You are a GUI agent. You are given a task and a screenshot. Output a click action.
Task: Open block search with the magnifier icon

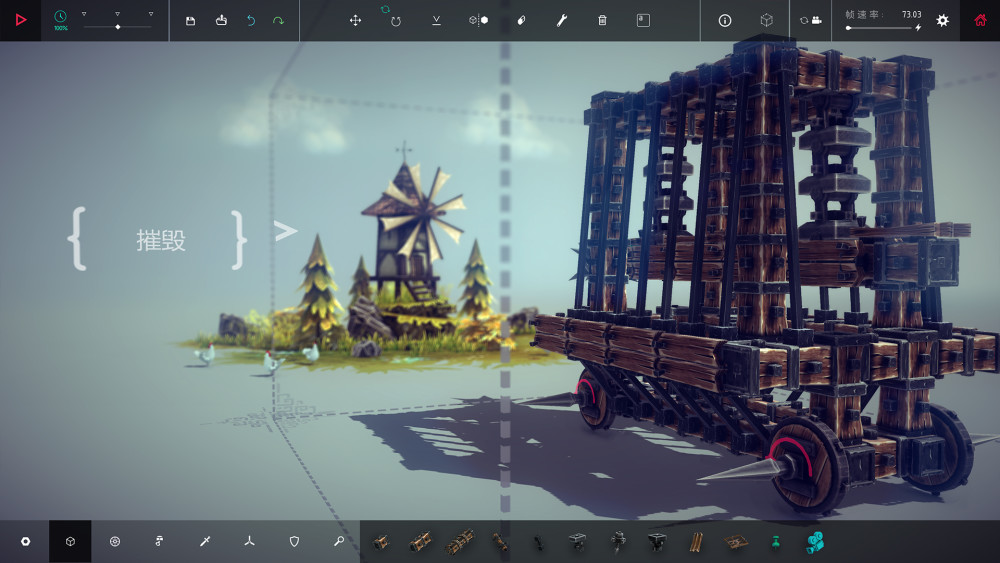339,541
